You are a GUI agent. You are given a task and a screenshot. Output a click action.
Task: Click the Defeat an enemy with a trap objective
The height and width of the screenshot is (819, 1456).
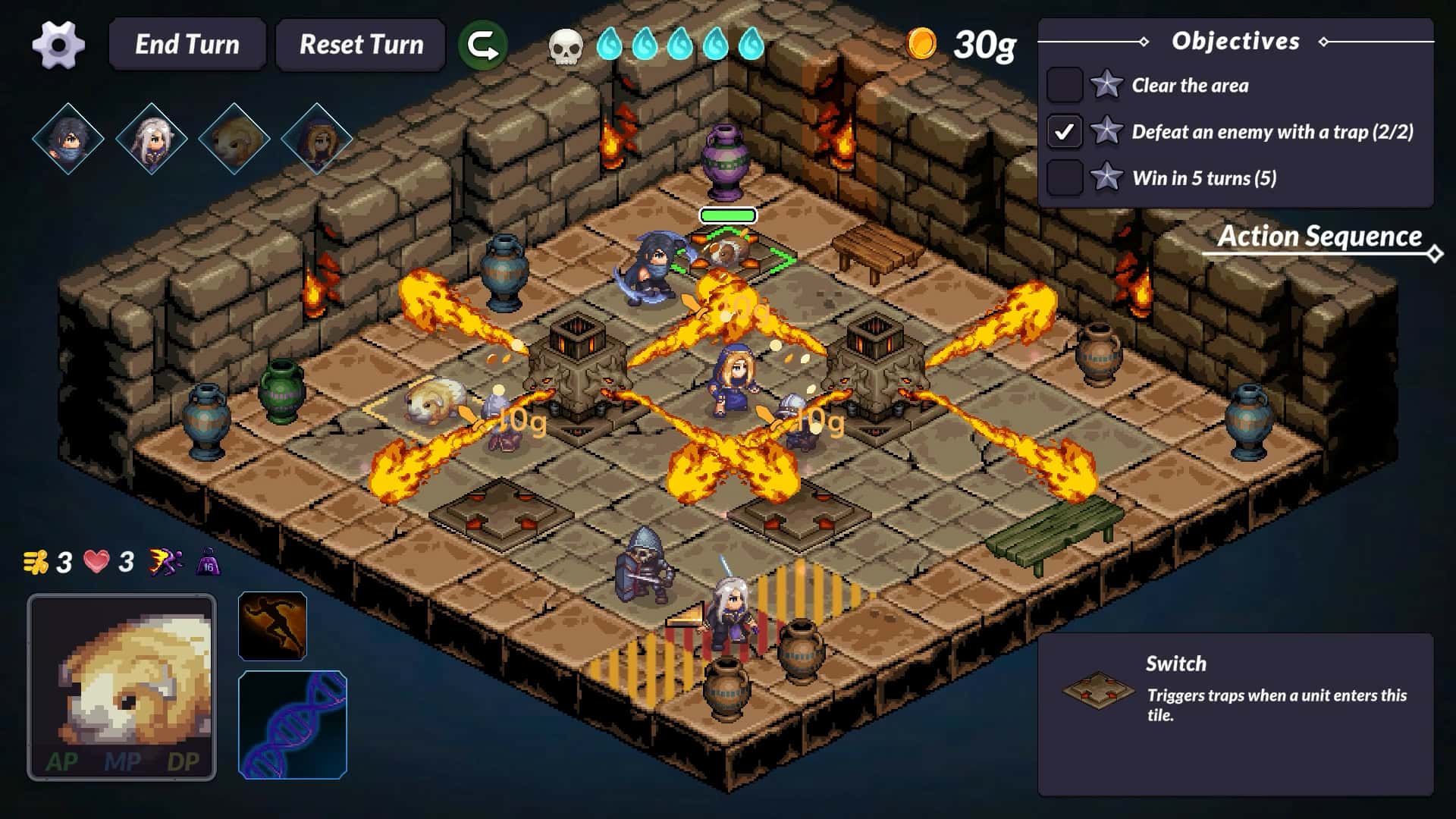[x=1272, y=132]
